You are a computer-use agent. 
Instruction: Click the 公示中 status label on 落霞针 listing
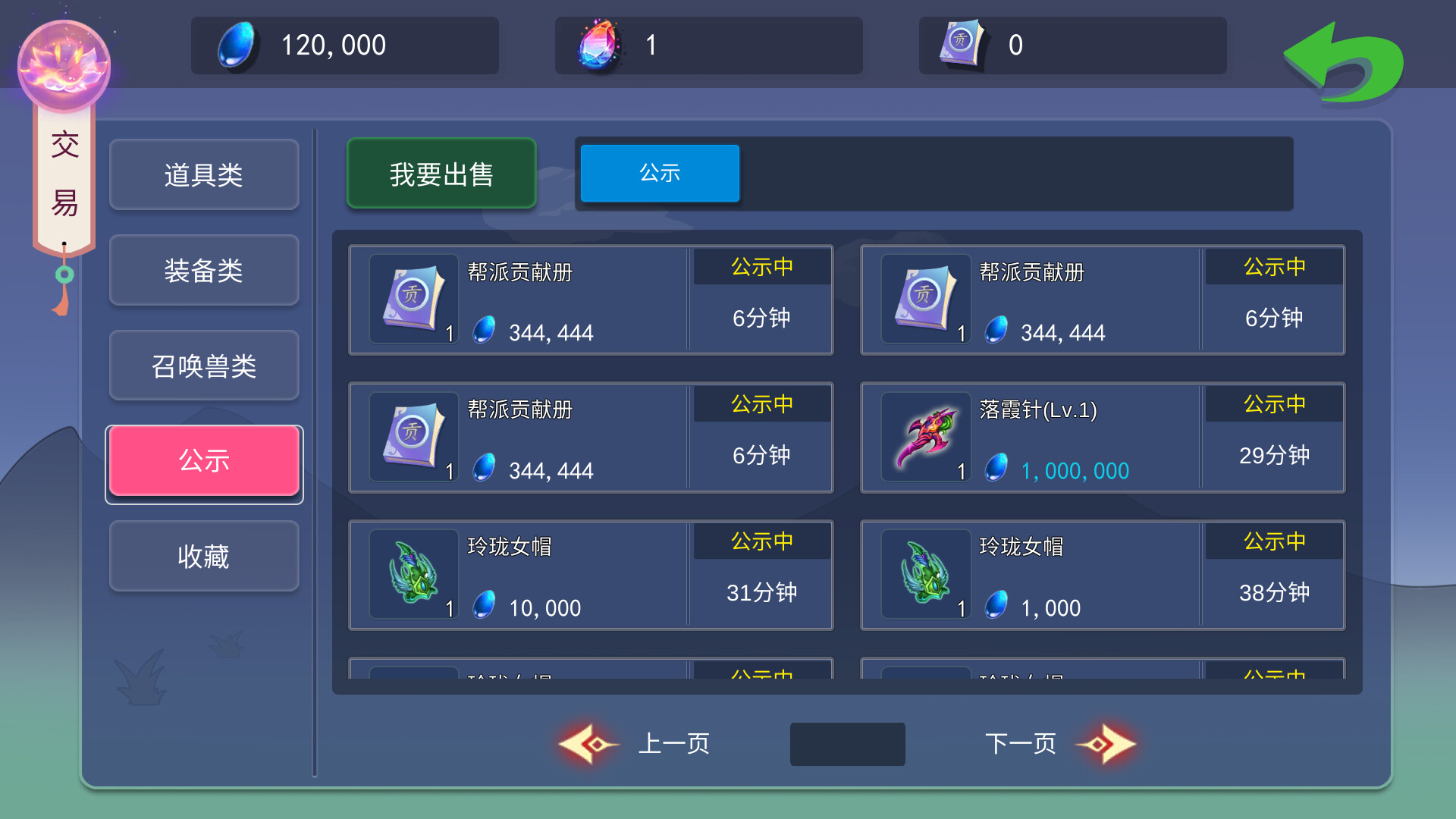point(1273,403)
